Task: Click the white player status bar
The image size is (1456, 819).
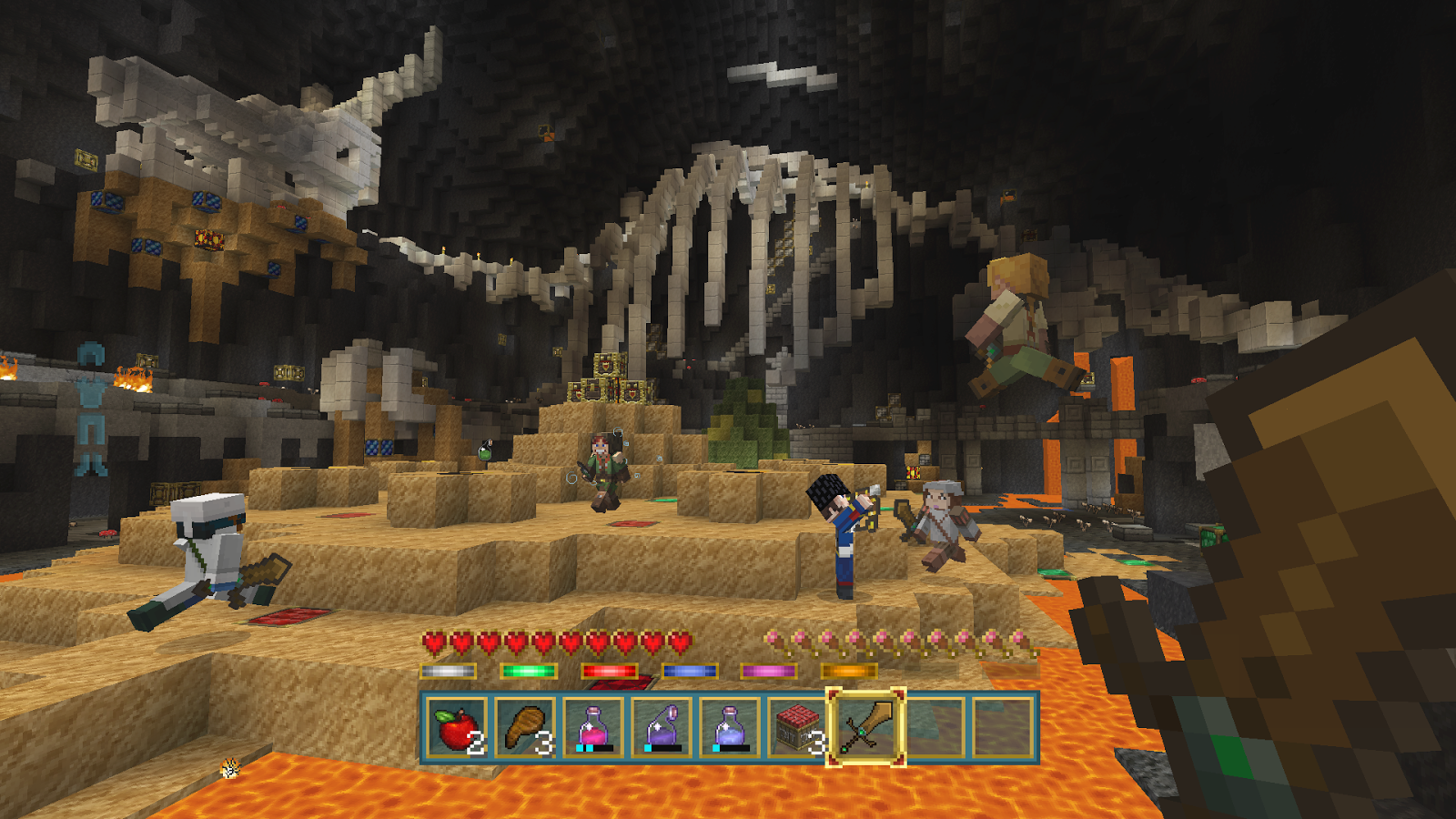Action: (x=447, y=671)
